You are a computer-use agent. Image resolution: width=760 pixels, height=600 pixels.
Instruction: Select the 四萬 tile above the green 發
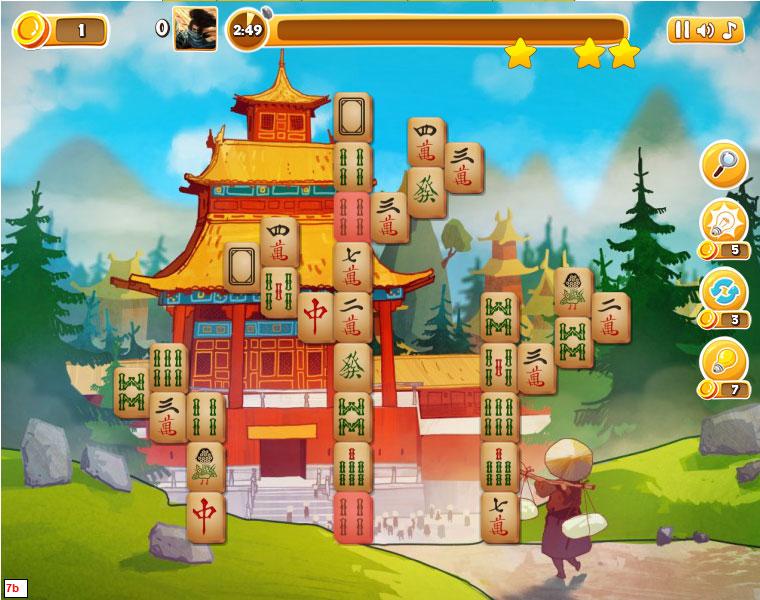click(x=426, y=142)
